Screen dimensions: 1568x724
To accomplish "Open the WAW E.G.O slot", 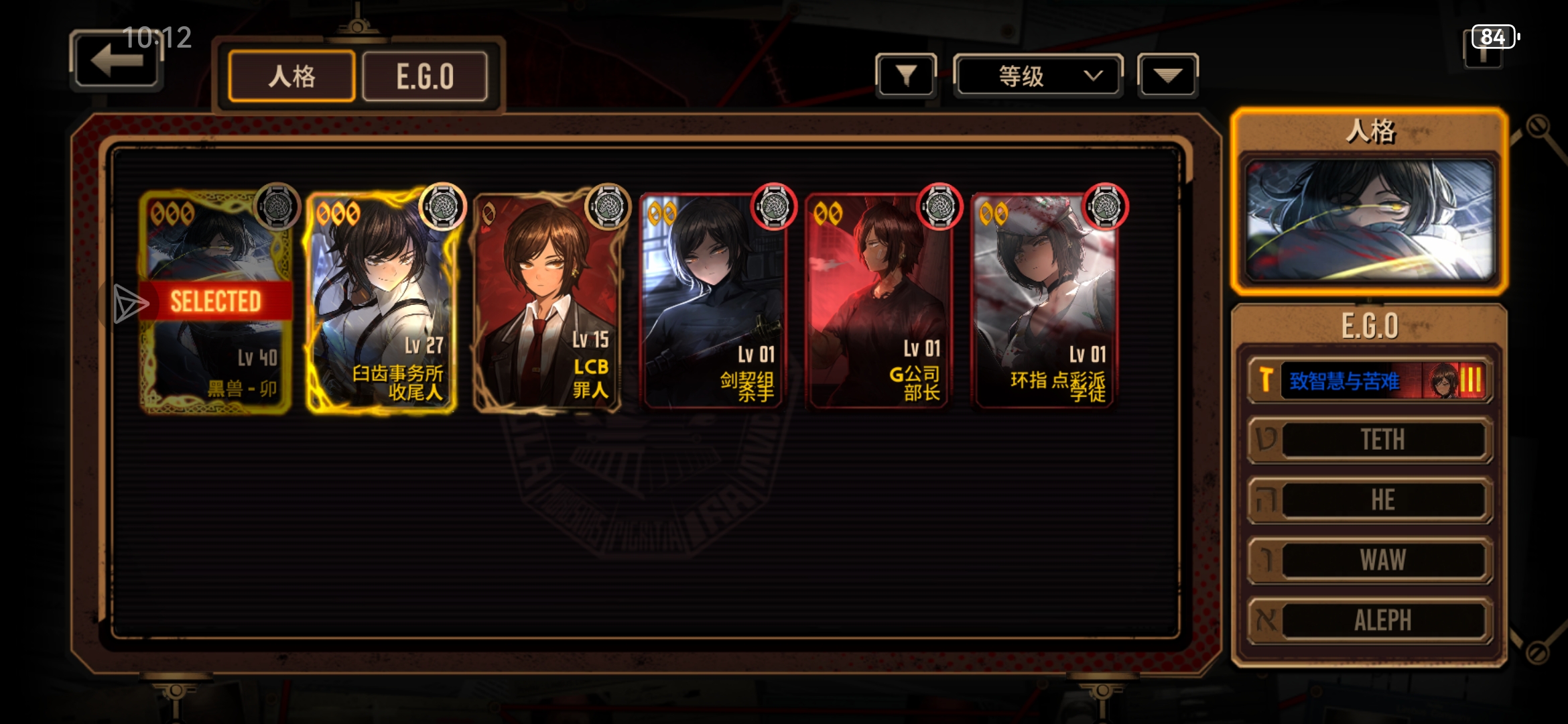I will 1370,560.
